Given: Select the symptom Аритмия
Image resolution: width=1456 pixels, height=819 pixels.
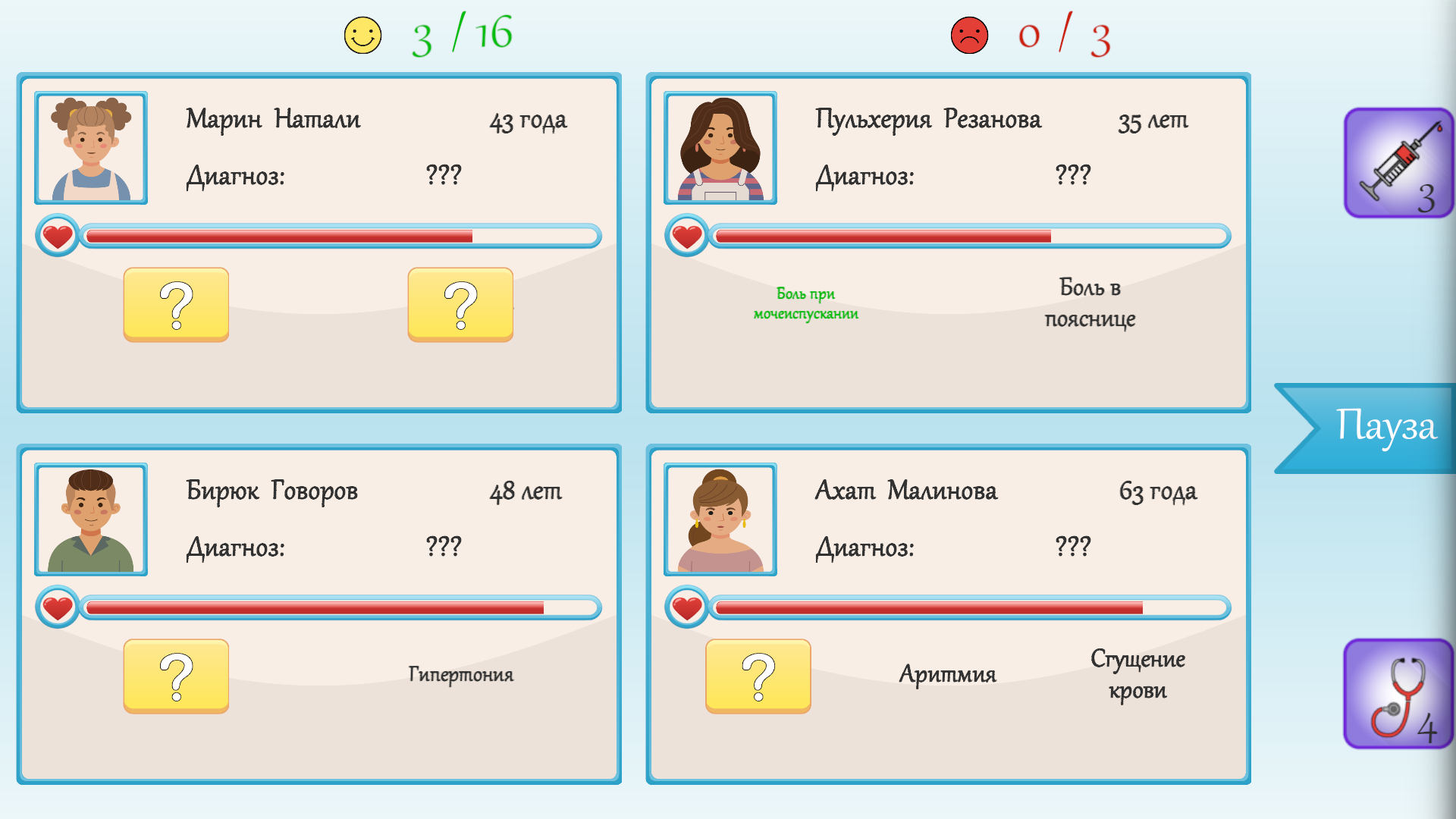Looking at the screenshot, I should point(949,674).
